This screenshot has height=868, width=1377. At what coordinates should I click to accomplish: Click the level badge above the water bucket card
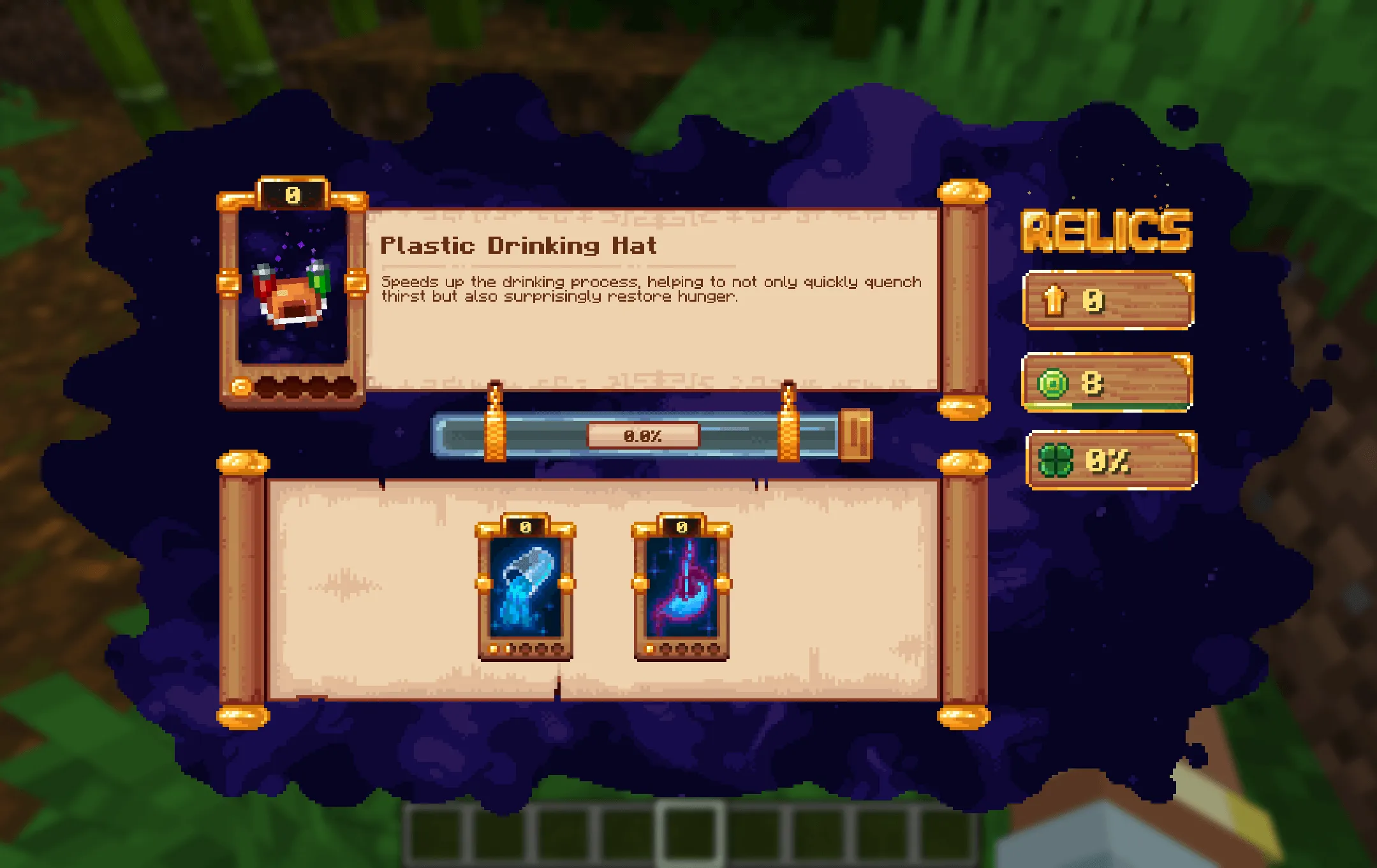coord(525,527)
